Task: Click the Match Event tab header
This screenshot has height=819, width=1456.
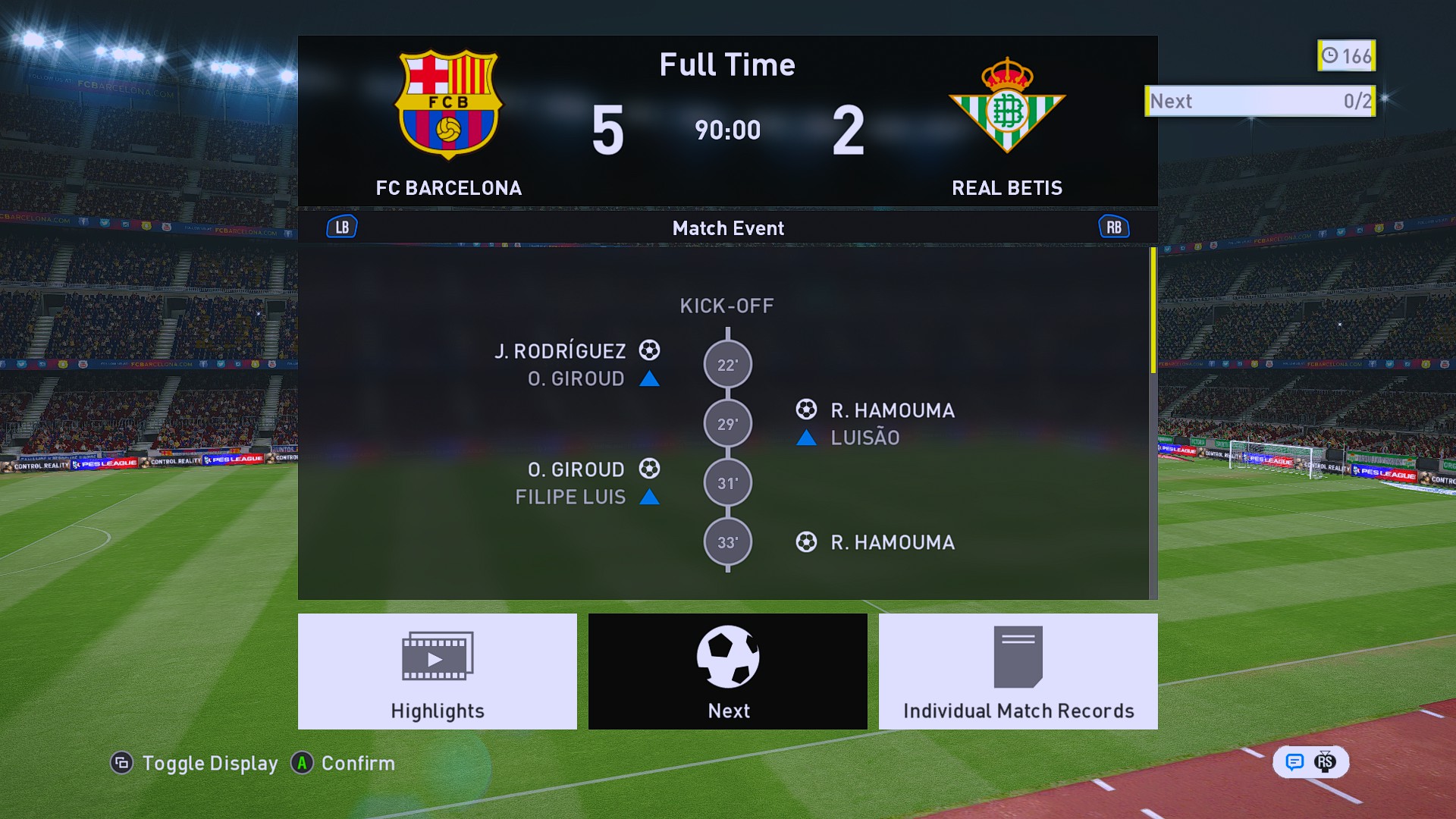Action: click(x=728, y=227)
